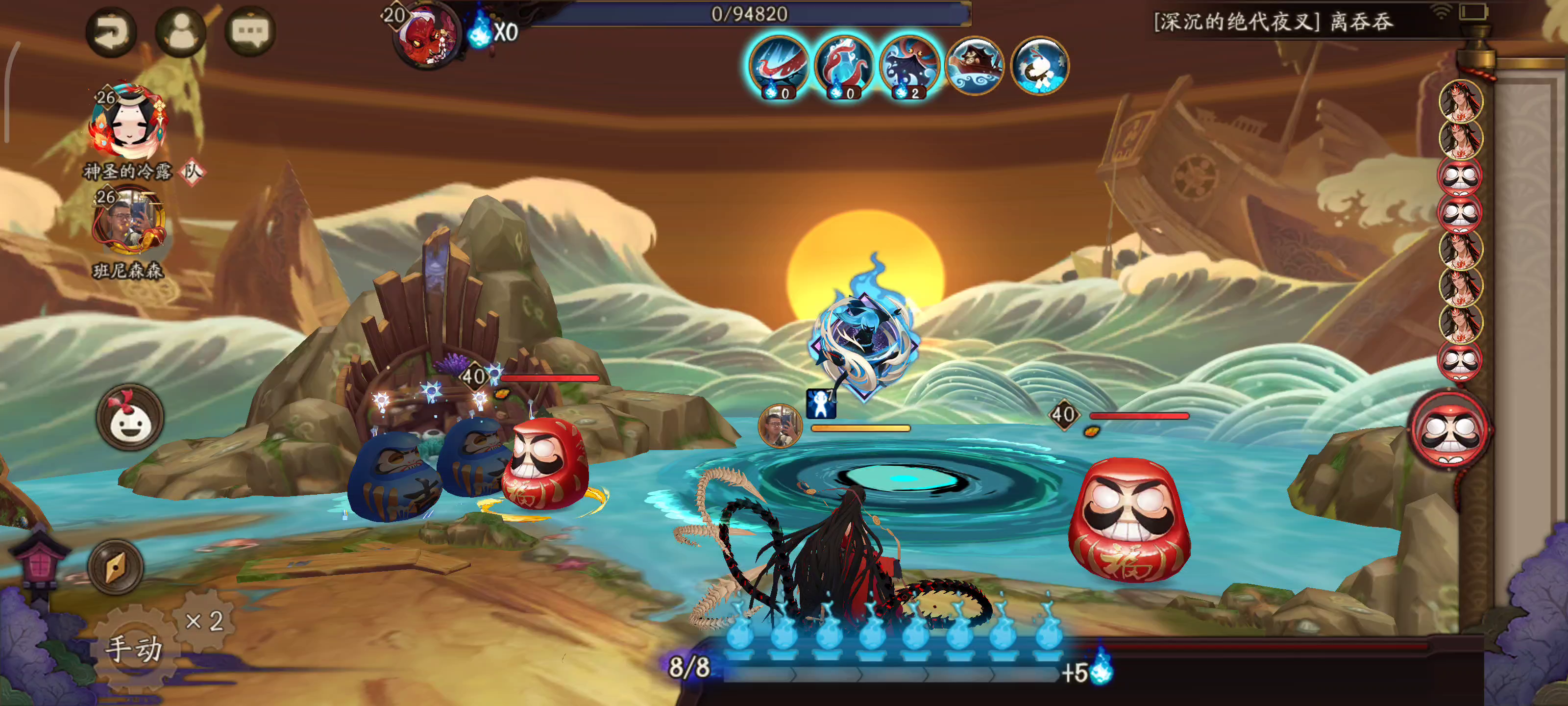The image size is (1568, 706).
Task: Tap the blue silhouette buff status icon
Action: pos(821,403)
